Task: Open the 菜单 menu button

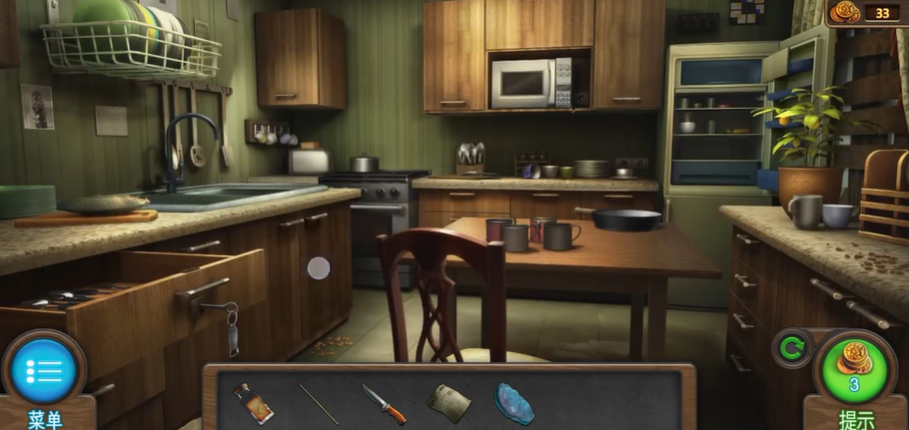Action: click(x=44, y=372)
